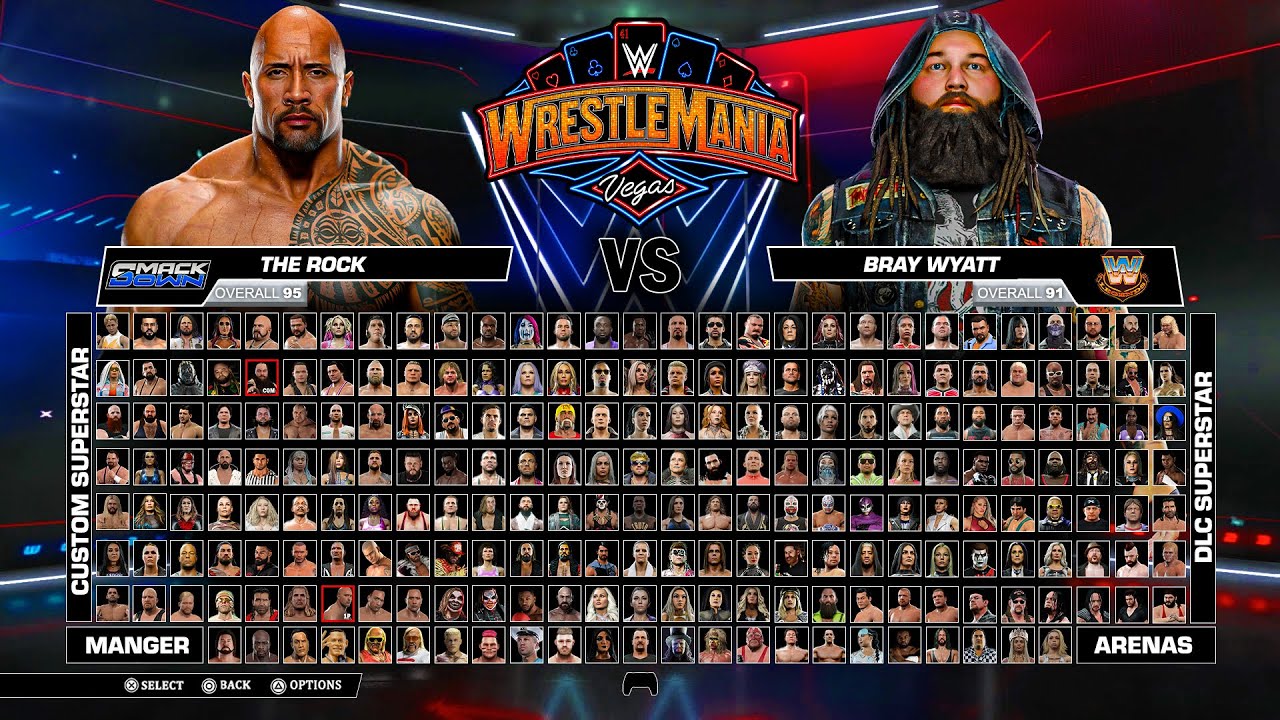
Task: Select Brock Lesnar's portrait in the roster
Action: tap(412, 380)
